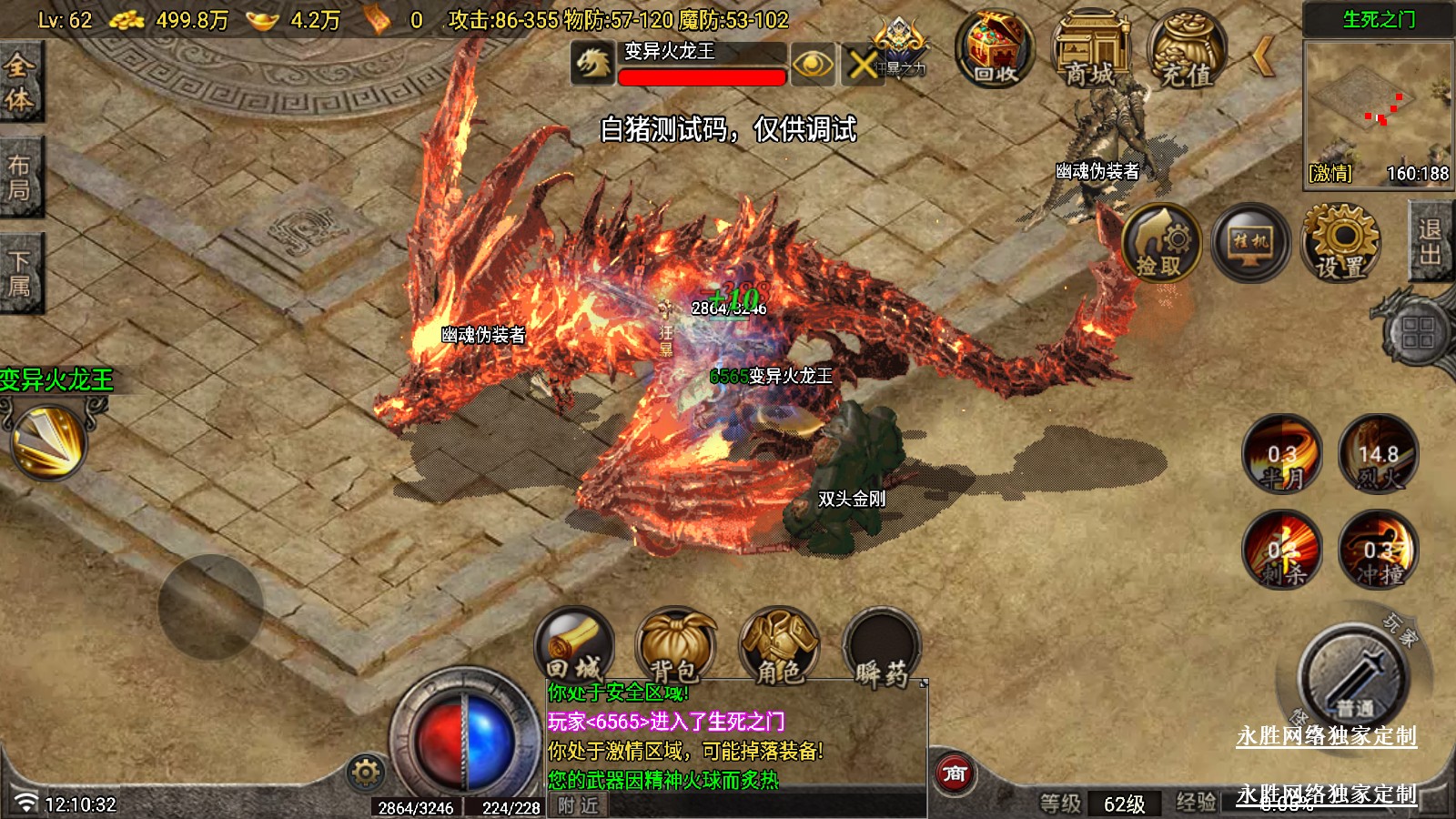Open the 回收 recycle chest
The height and width of the screenshot is (819, 1456).
click(994, 49)
